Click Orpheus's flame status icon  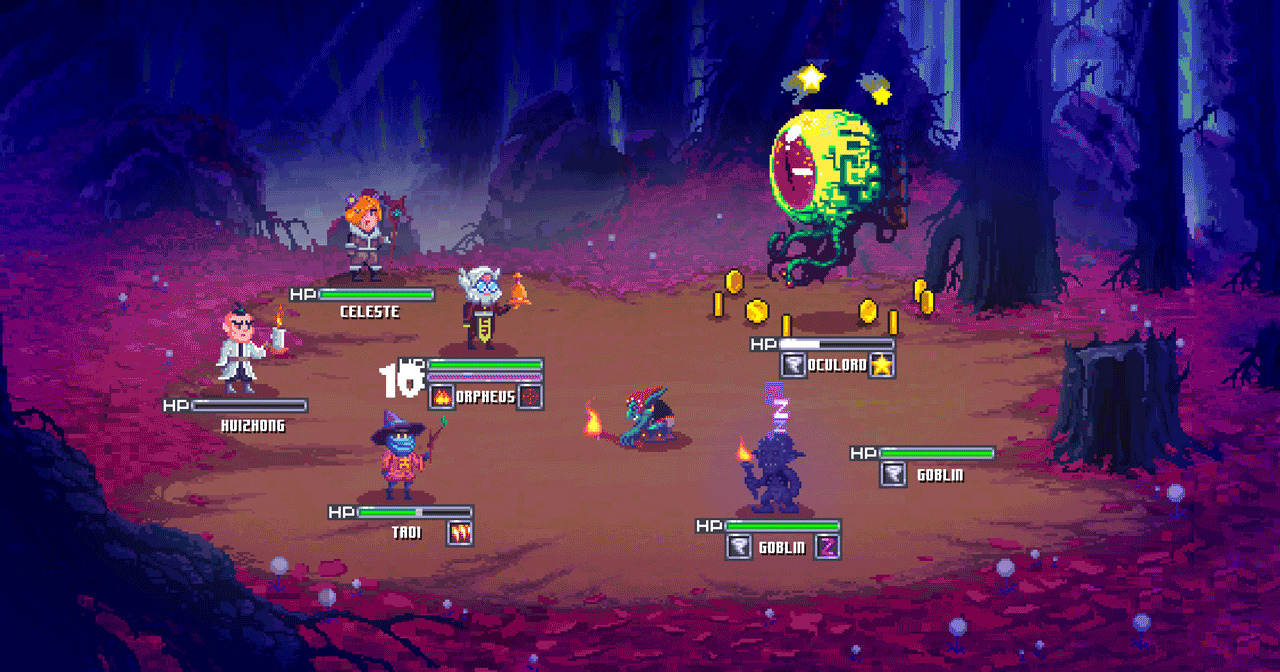(442, 396)
